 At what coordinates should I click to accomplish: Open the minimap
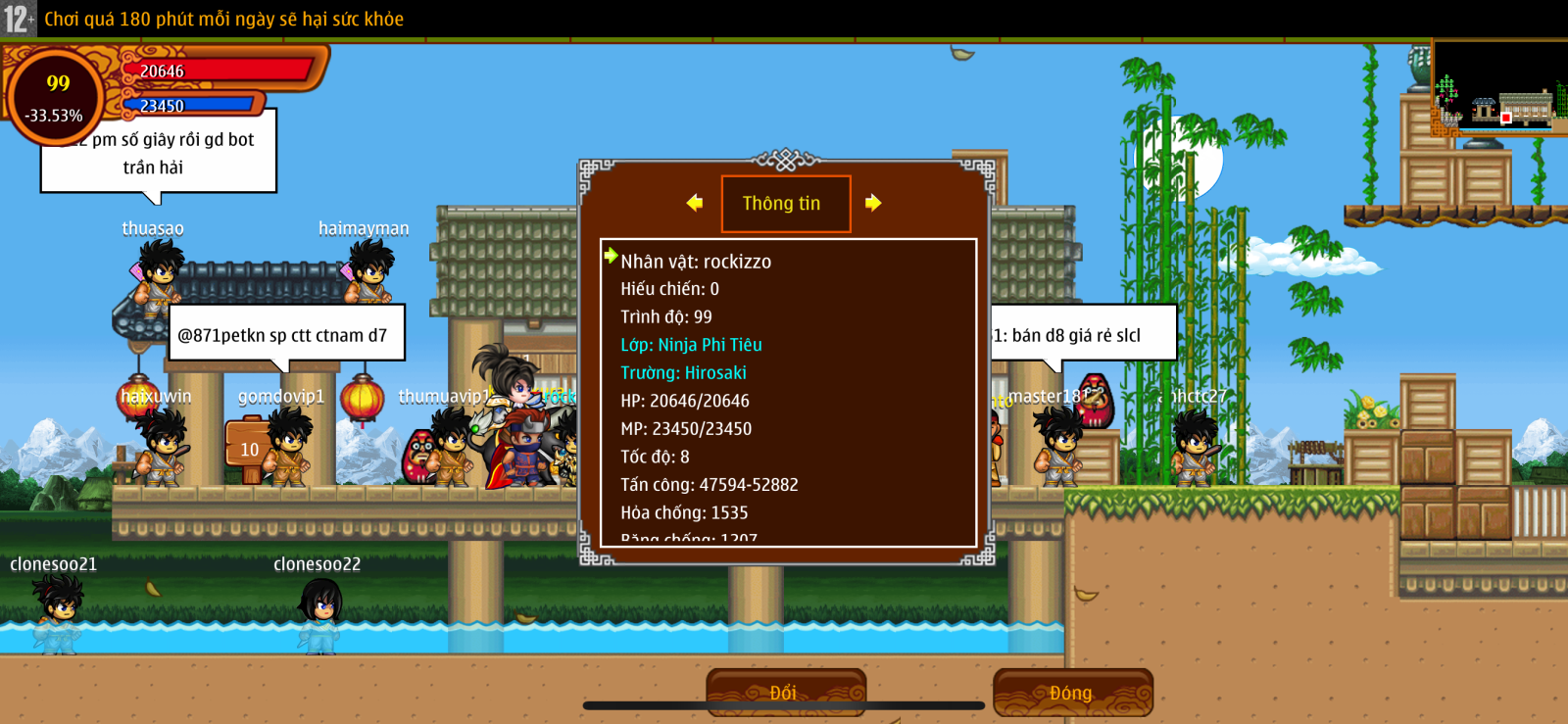click(x=1498, y=88)
